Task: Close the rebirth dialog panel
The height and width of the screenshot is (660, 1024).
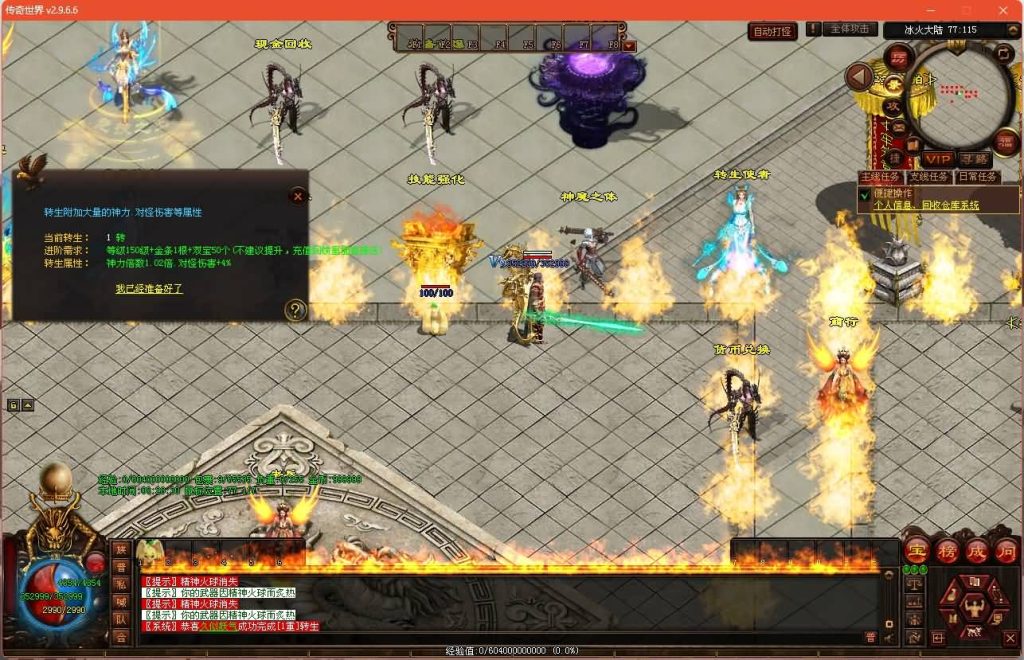Action: tap(297, 196)
